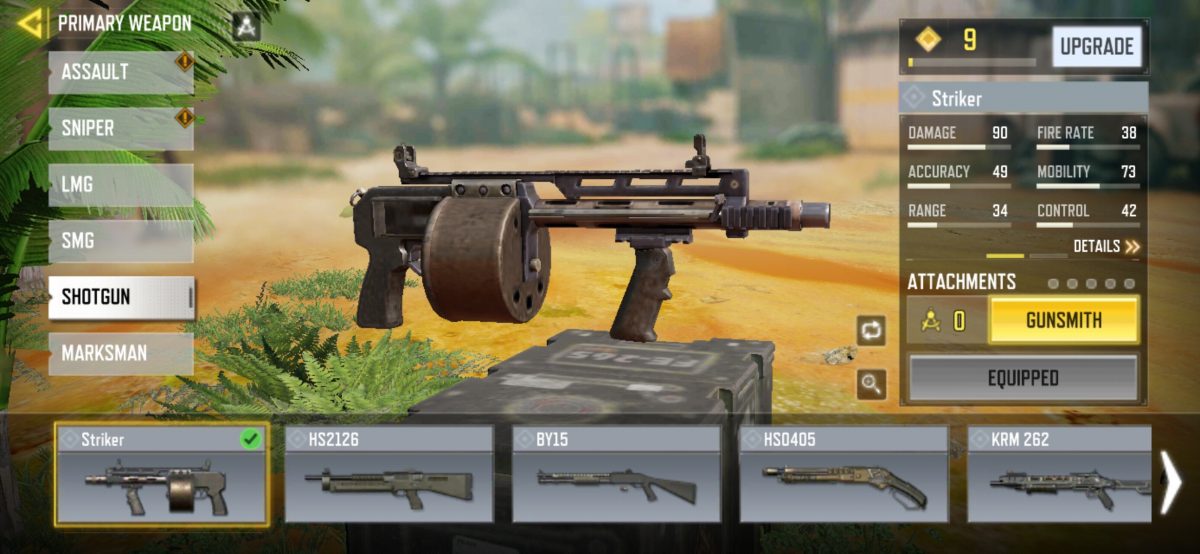This screenshot has width=1200, height=554.
Task: Select the Striker shotgun card
Action: tap(161, 475)
